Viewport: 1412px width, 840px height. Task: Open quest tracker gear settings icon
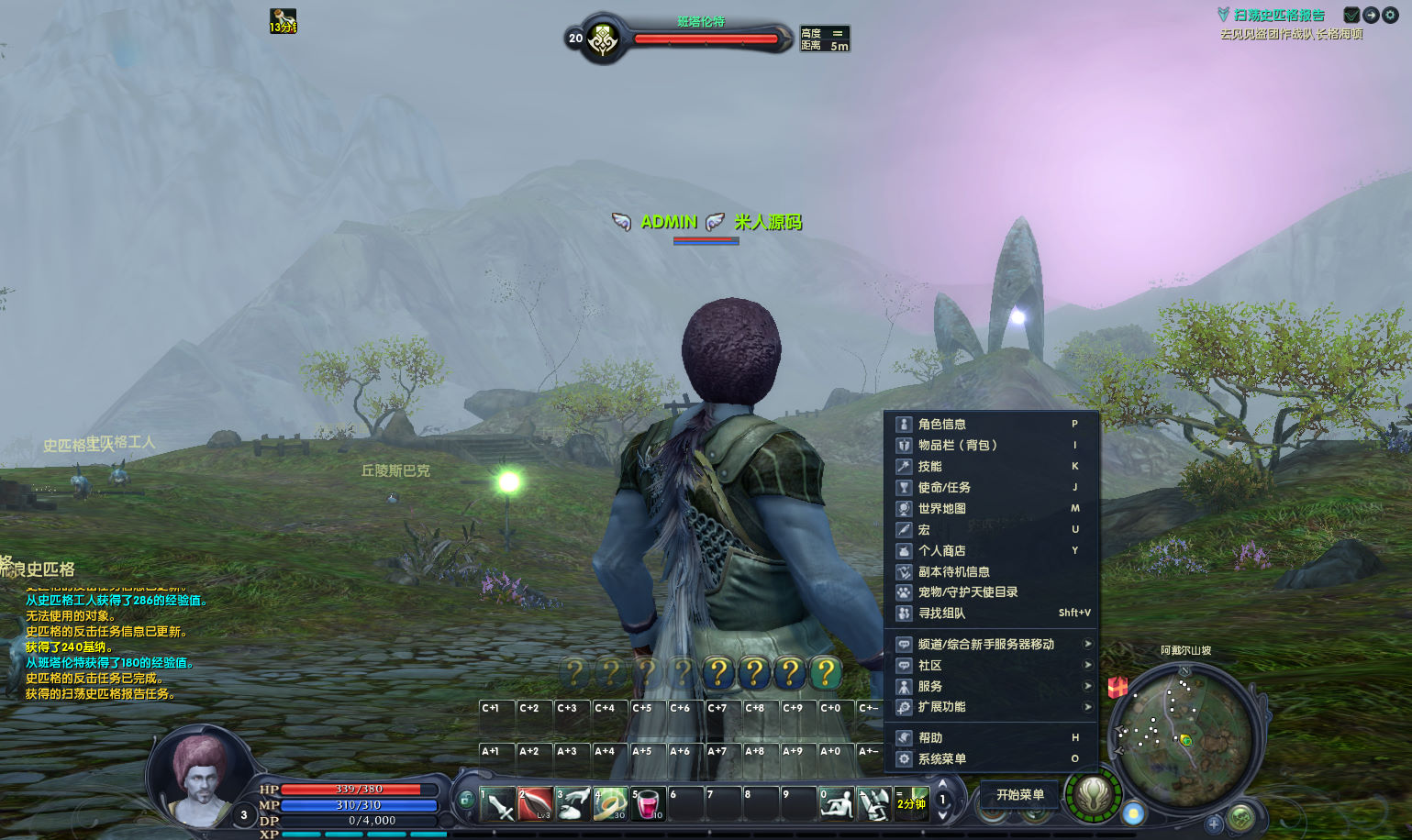pos(1390,15)
